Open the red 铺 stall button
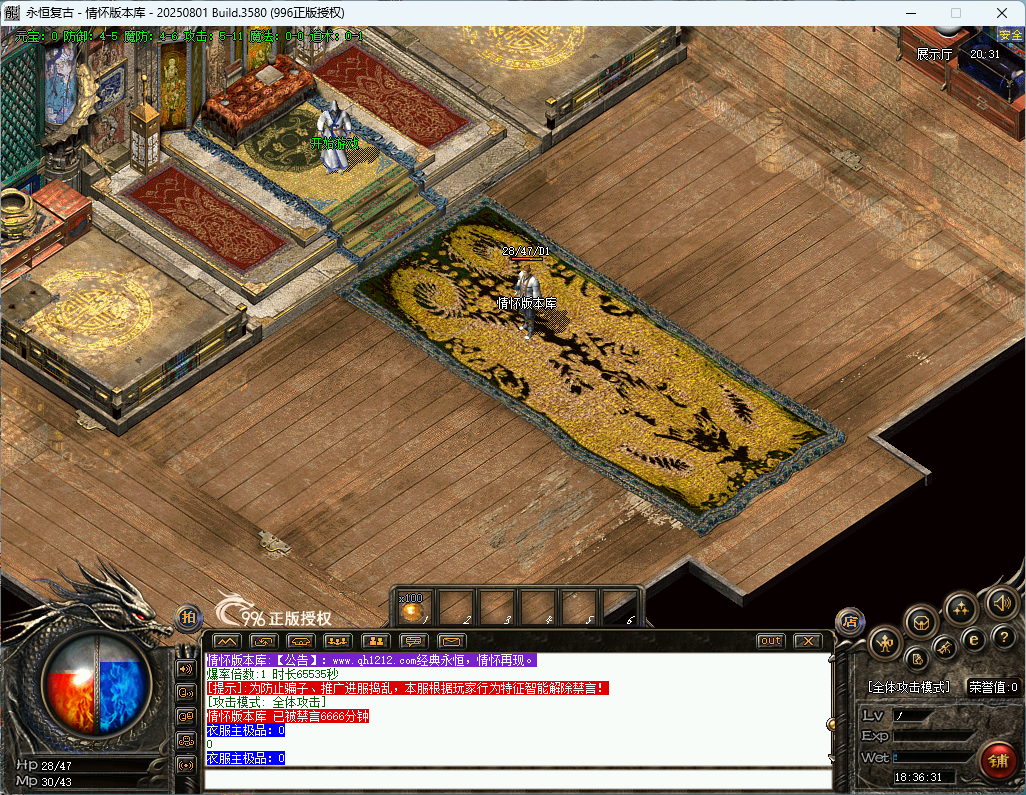Image resolution: width=1026 pixels, height=795 pixels. pos(998,760)
